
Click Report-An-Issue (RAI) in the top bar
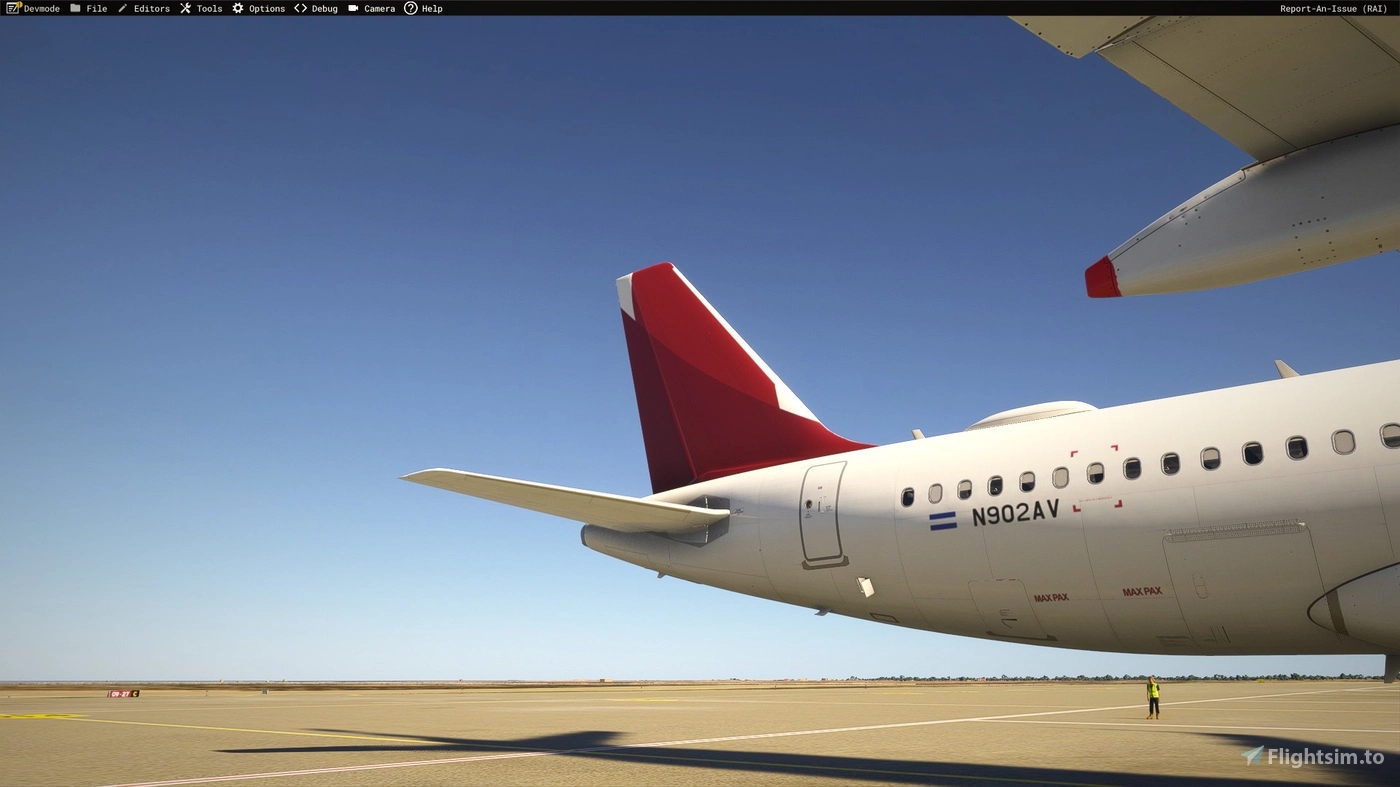coord(1334,8)
